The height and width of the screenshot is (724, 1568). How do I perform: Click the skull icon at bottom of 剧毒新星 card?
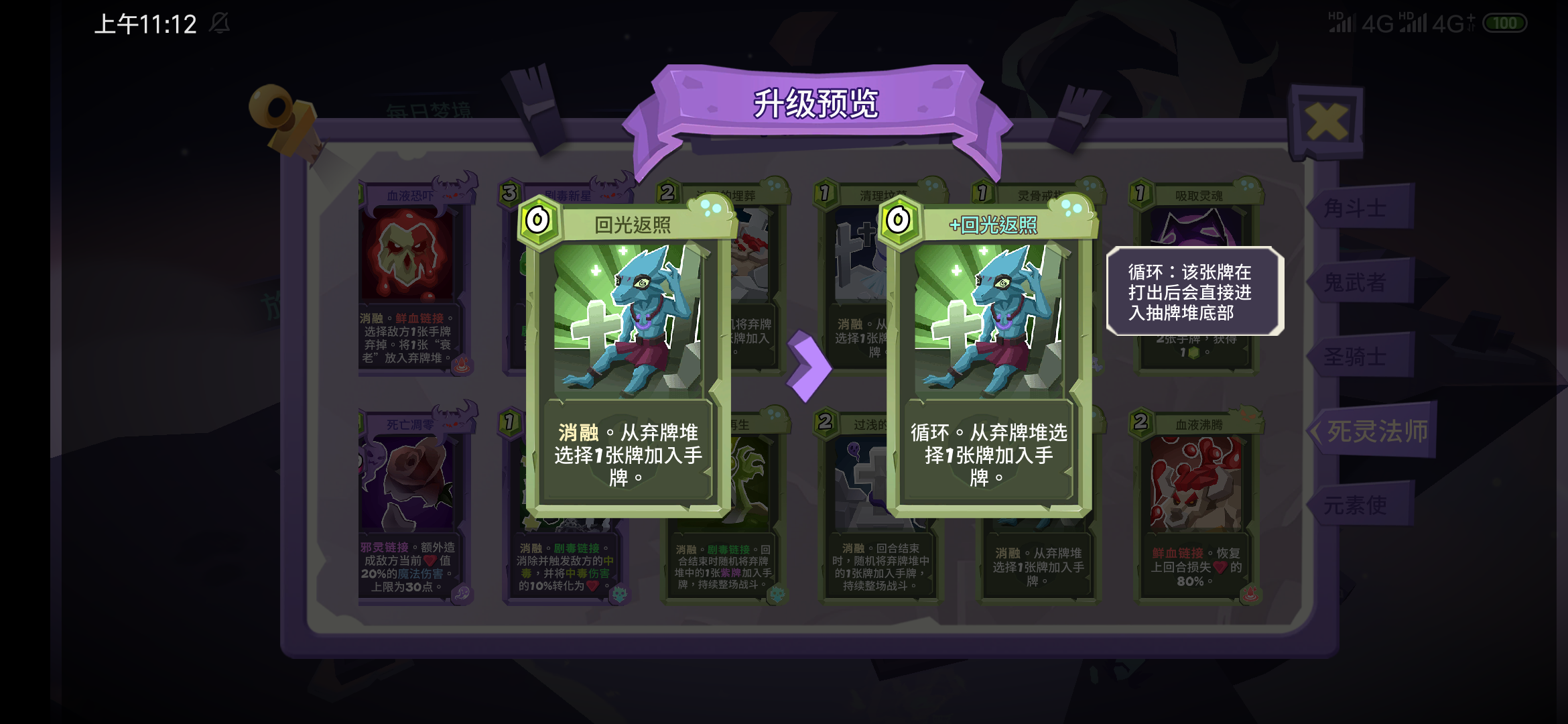pos(620,595)
